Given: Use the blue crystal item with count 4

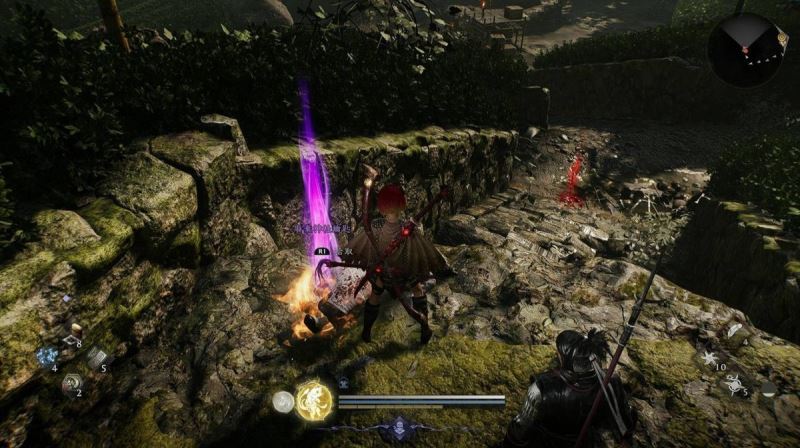Looking at the screenshot, I should click(47, 356).
